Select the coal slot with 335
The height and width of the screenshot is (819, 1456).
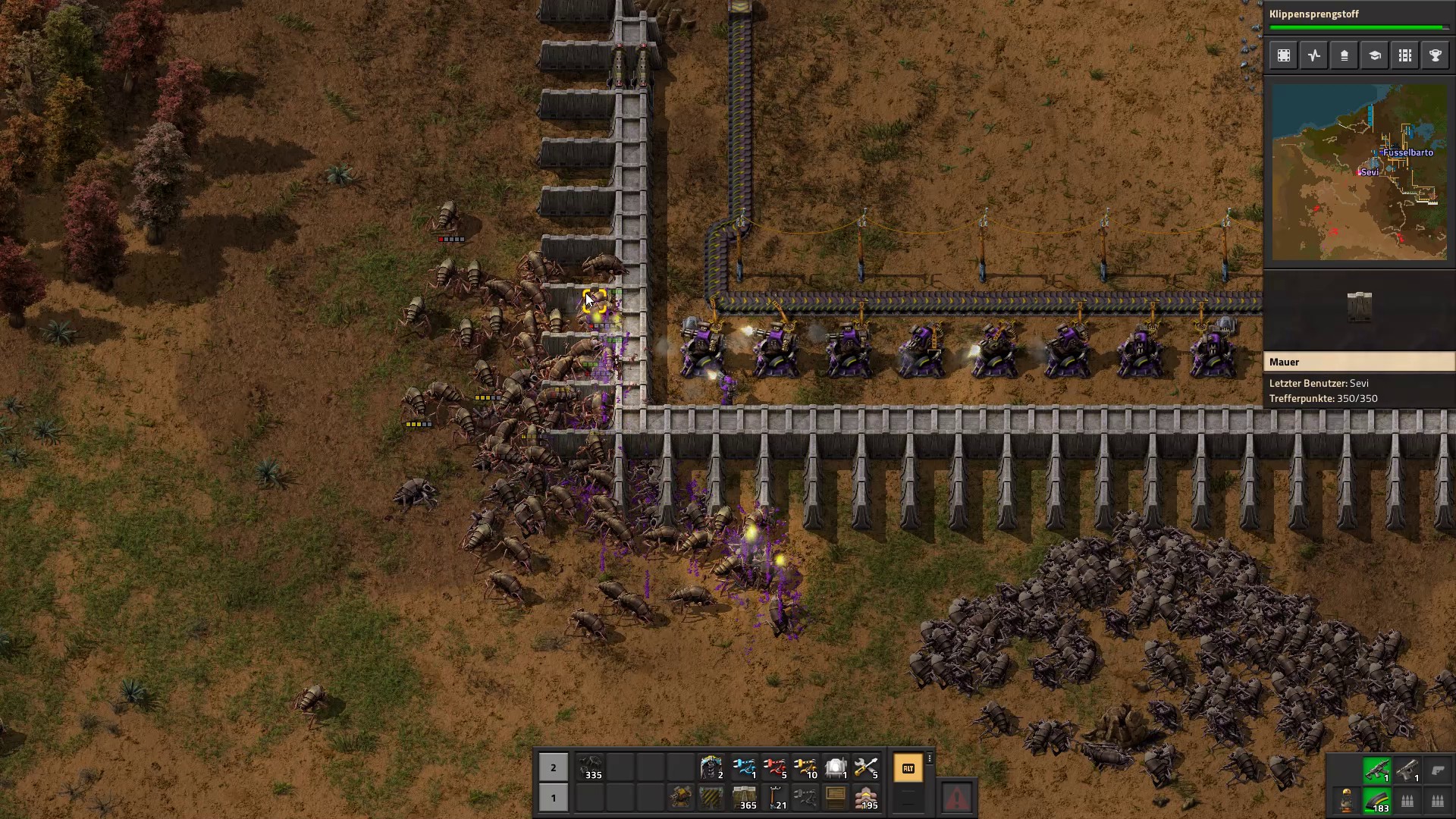point(591,768)
